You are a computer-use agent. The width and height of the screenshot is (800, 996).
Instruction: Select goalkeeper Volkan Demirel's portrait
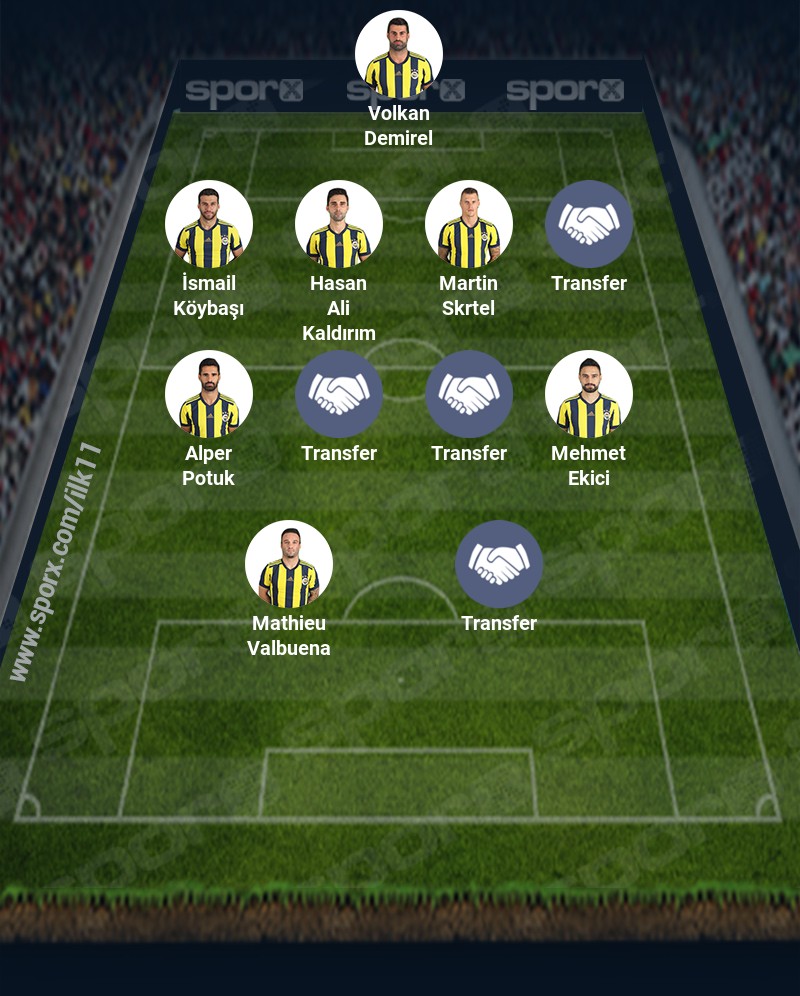[399, 54]
